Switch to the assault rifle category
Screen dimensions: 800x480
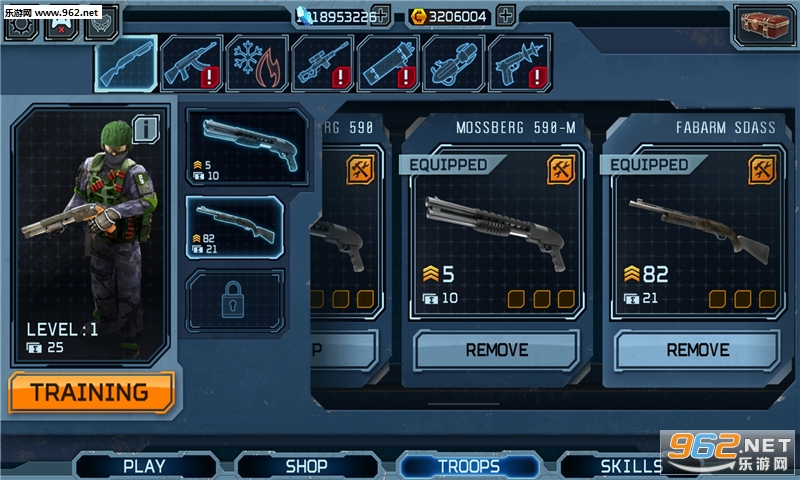193,64
